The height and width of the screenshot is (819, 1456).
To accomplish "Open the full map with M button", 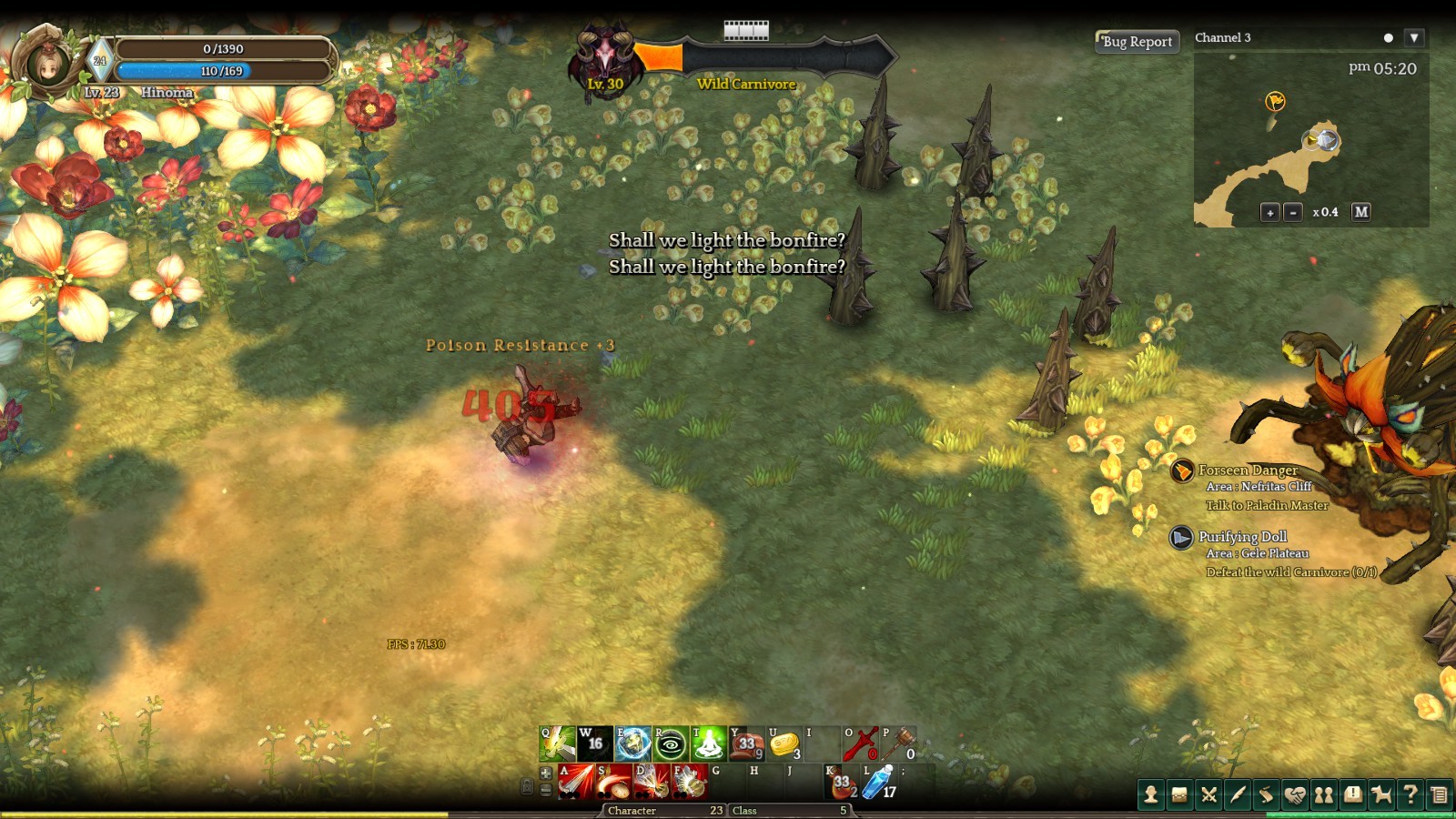I will tap(1360, 212).
